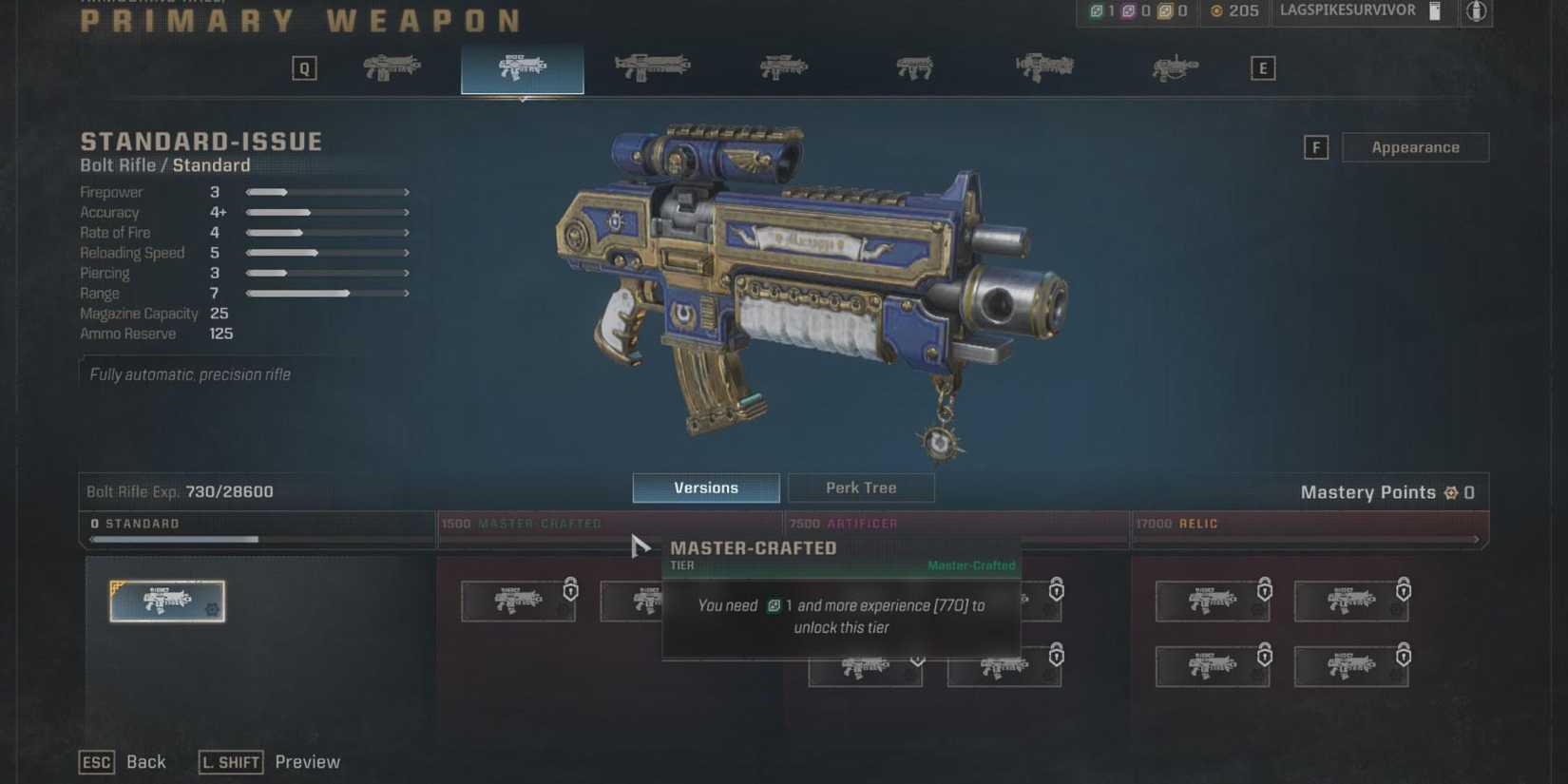Open the Q previous-class selector
1568x784 pixels.
[304, 67]
